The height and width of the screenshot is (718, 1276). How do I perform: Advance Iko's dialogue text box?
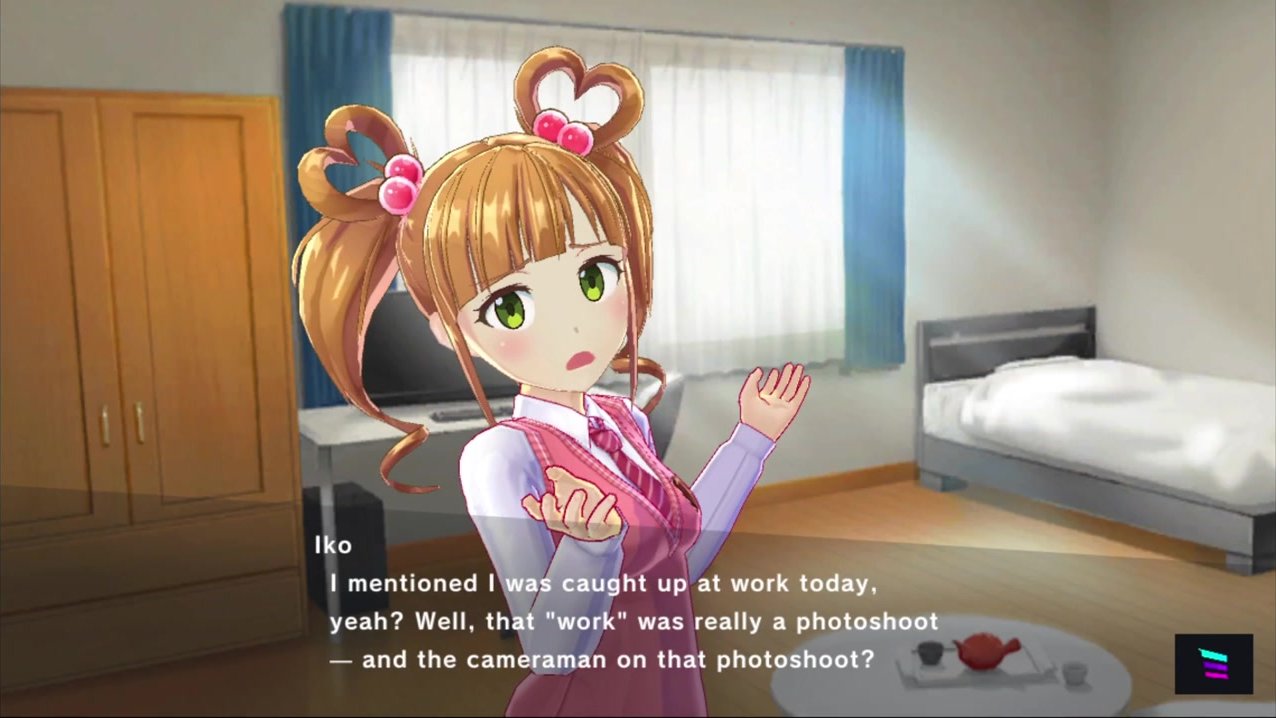[632, 621]
